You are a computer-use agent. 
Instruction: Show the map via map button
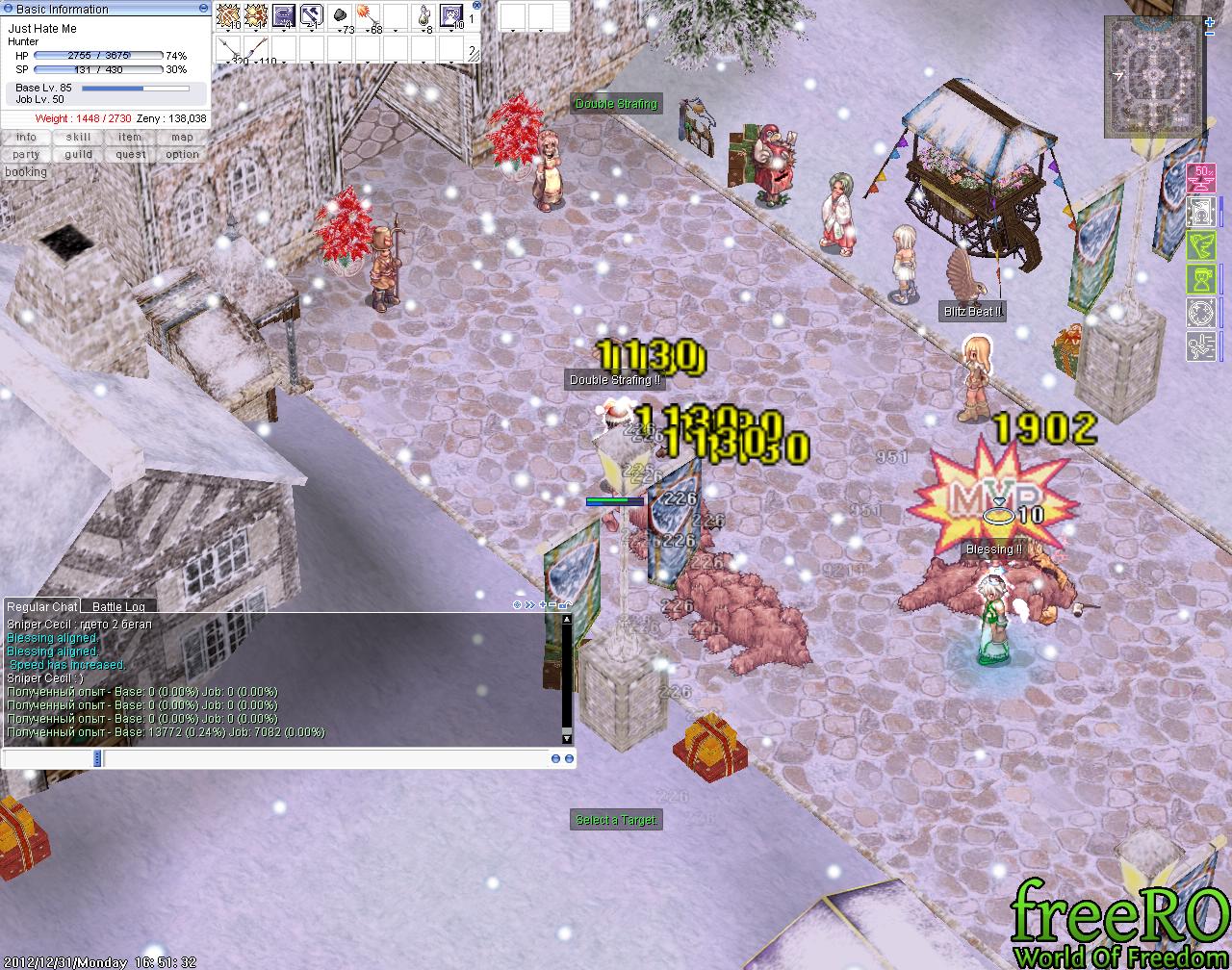tap(182, 138)
